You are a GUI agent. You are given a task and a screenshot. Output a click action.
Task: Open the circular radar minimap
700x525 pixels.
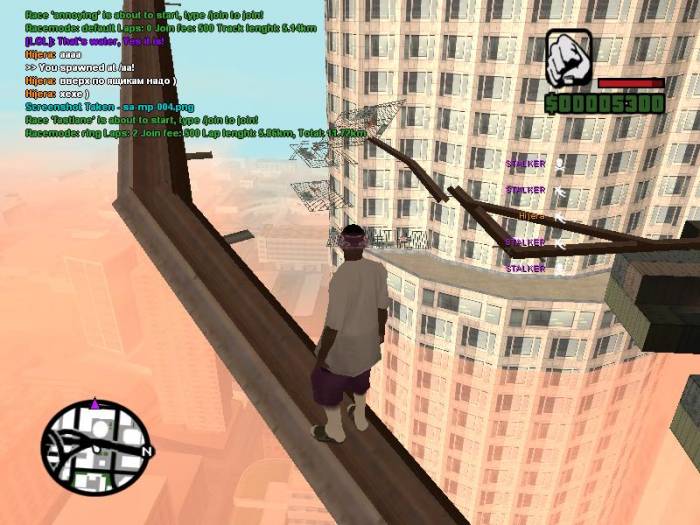[94, 446]
